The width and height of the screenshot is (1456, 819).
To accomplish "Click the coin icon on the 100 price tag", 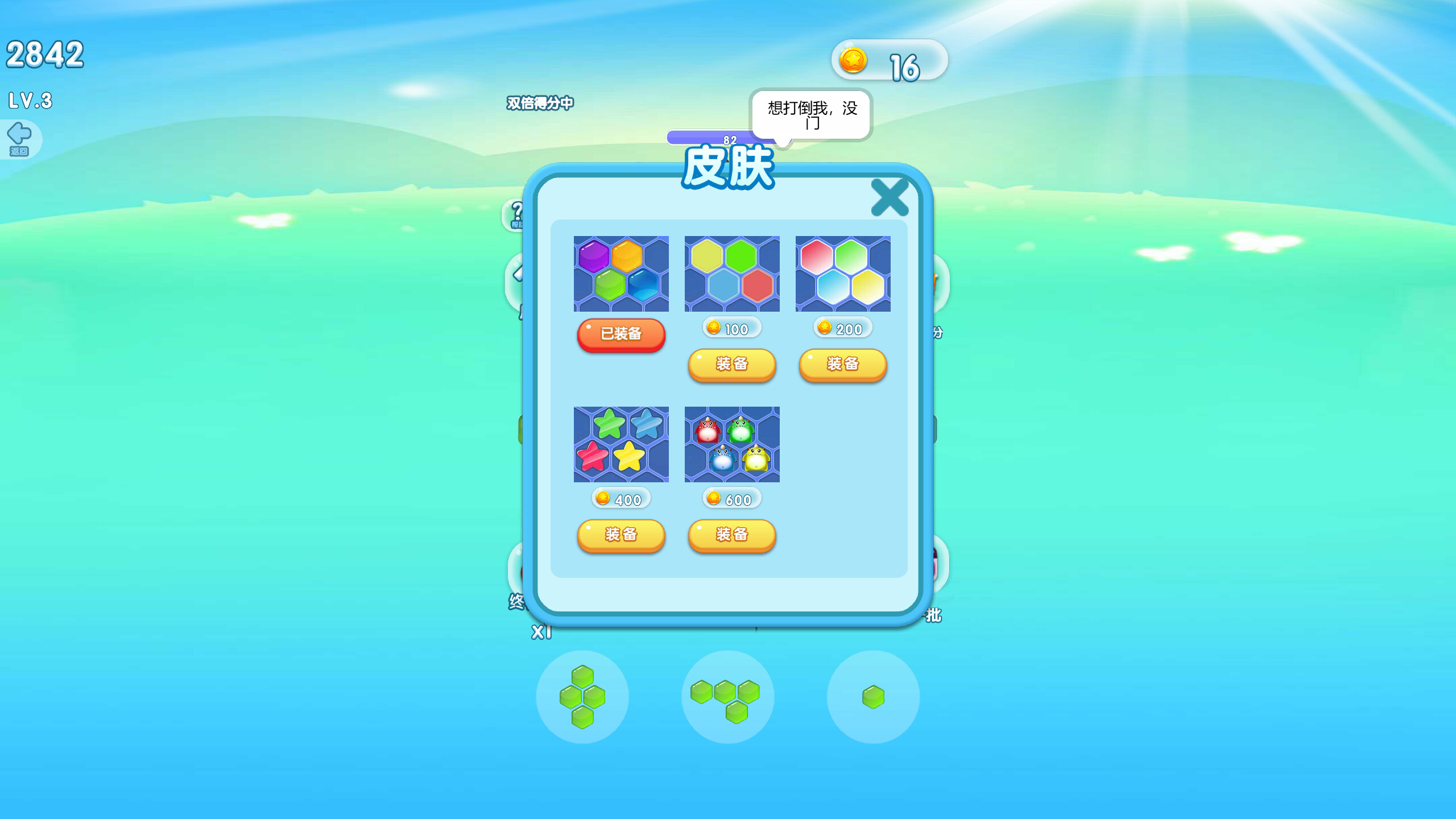I will (x=713, y=329).
